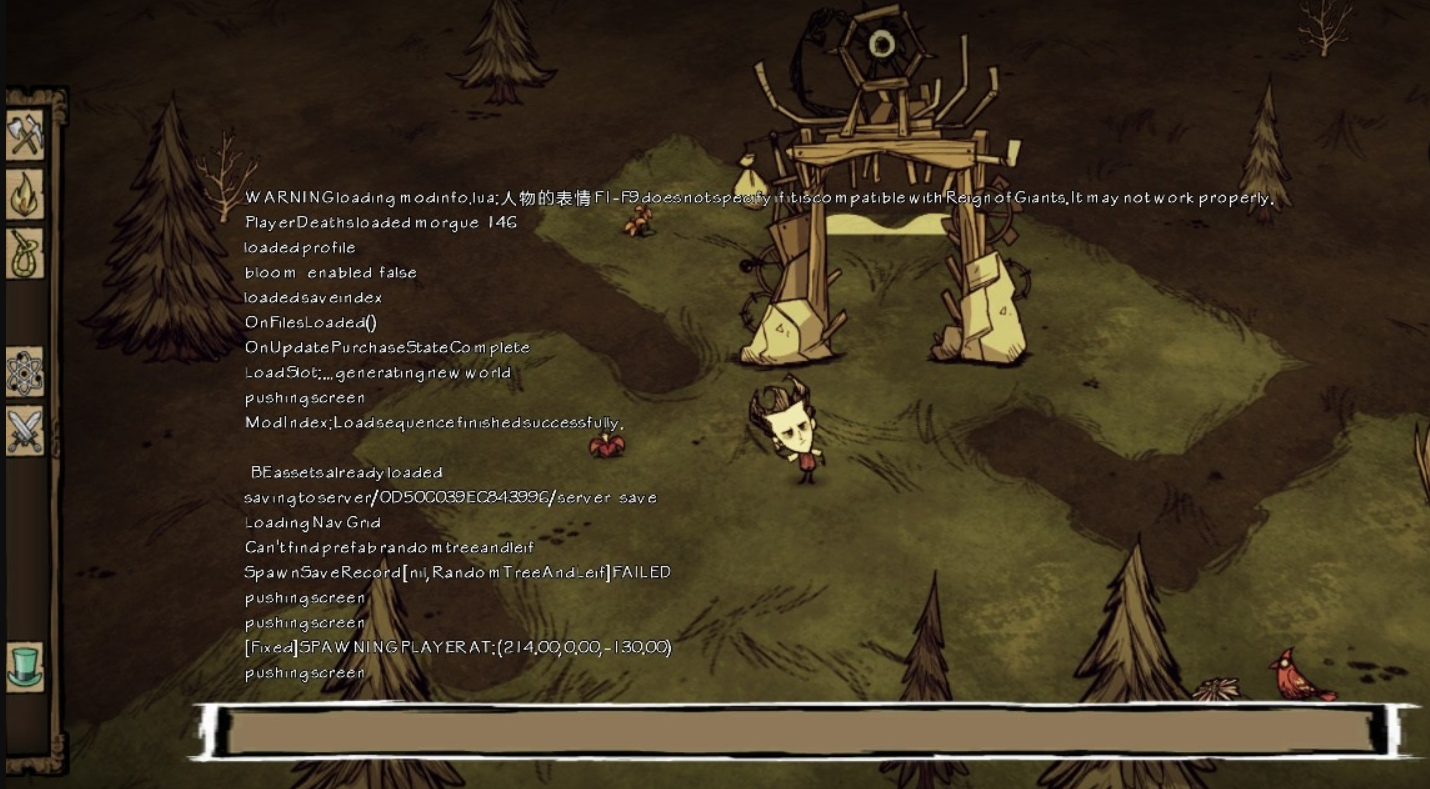Open the Fight crossed-swords tab
This screenshot has width=1430, height=789.
pos(25,431)
